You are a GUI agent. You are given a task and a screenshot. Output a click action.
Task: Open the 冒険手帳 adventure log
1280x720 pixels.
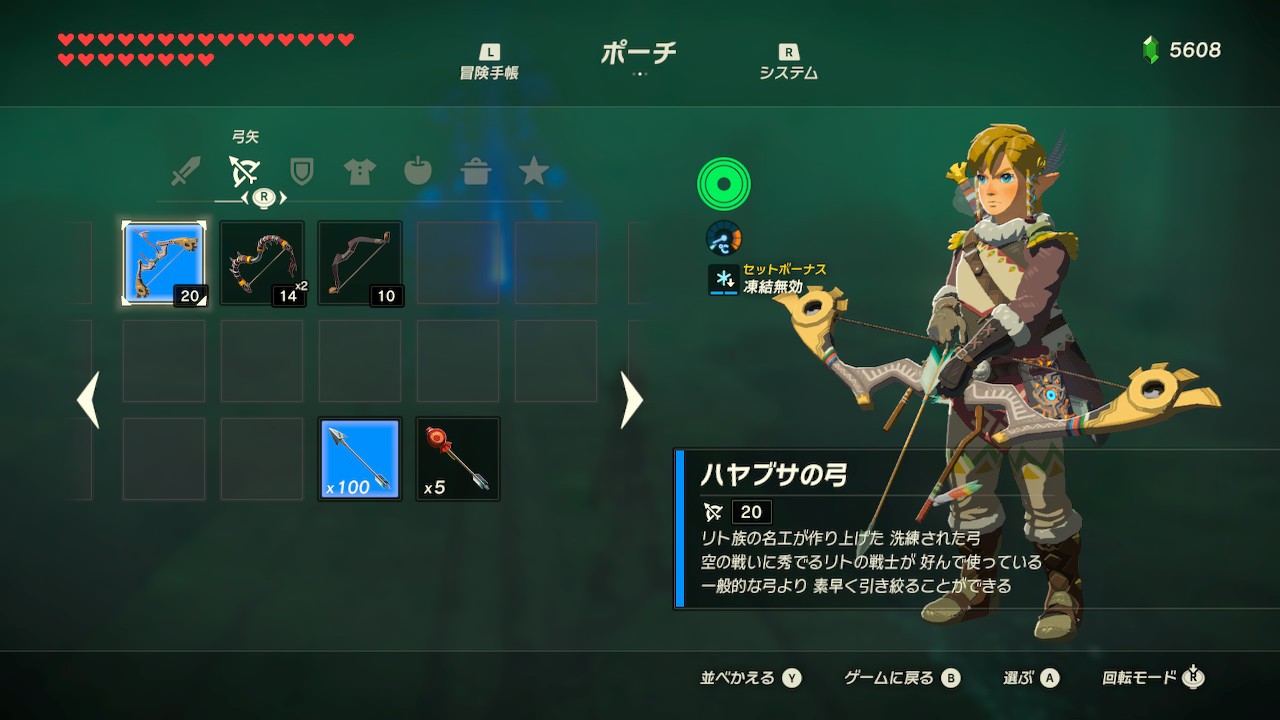[x=489, y=62]
